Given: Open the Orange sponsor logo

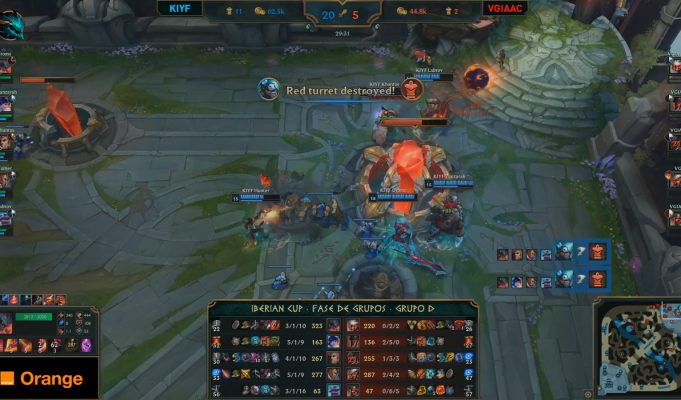Looking at the screenshot, I should pyautogui.click(x=48, y=380).
